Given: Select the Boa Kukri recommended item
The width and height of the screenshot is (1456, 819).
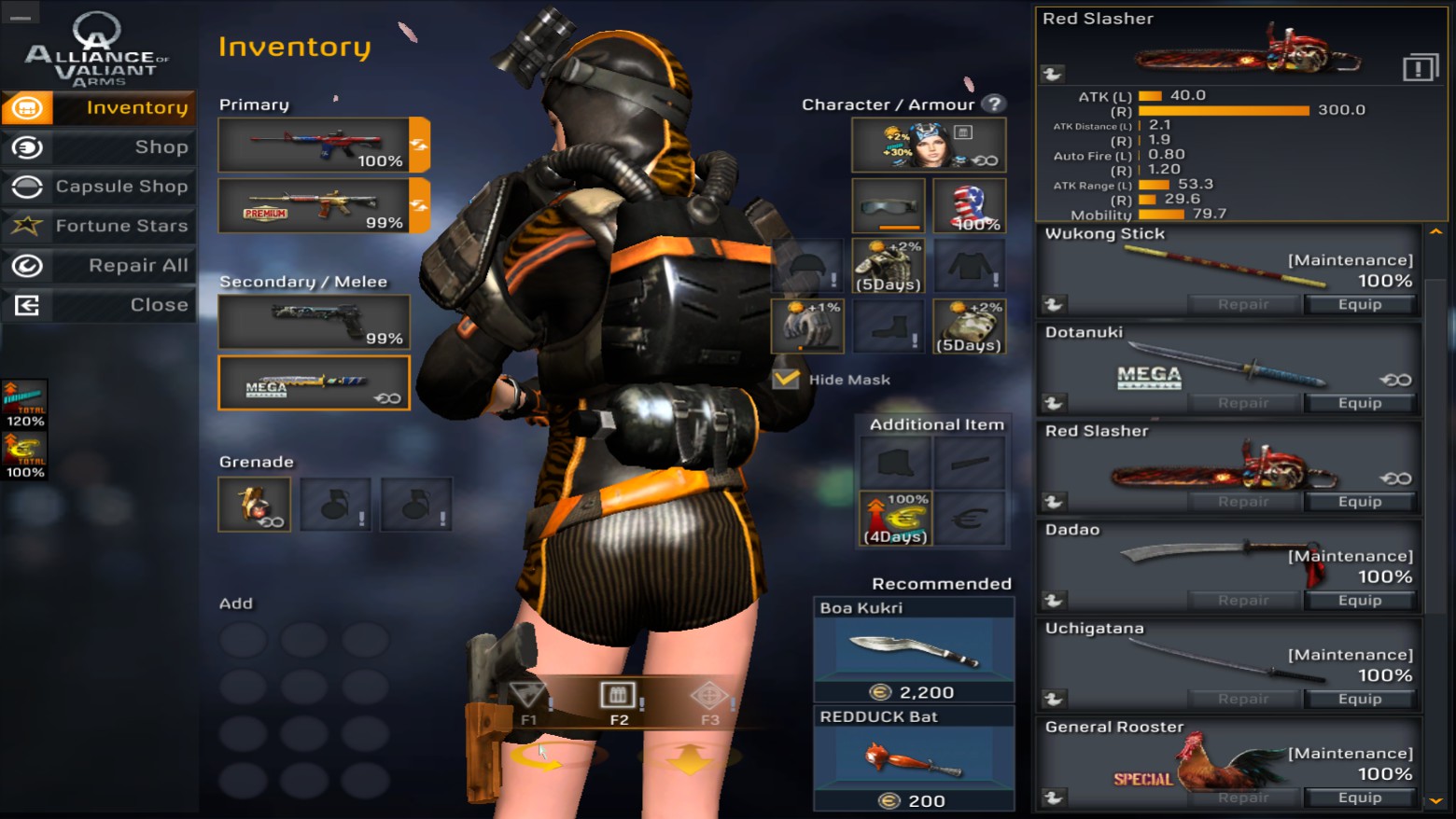Looking at the screenshot, I should pos(913,650).
